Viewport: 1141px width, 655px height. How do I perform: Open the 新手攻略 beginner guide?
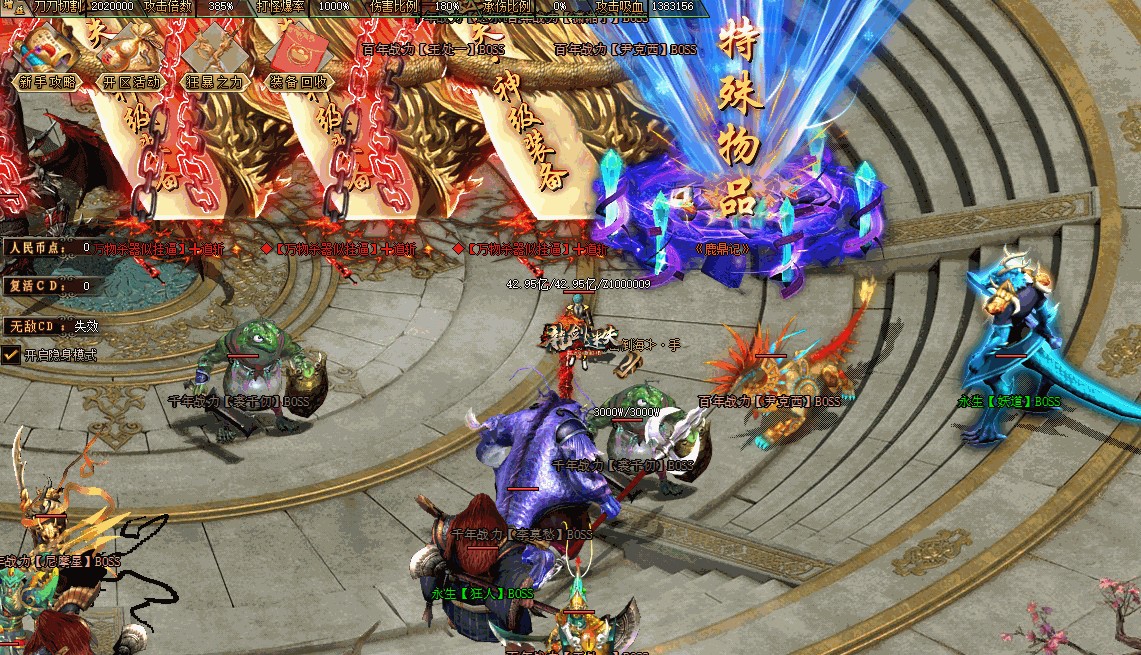(x=47, y=82)
